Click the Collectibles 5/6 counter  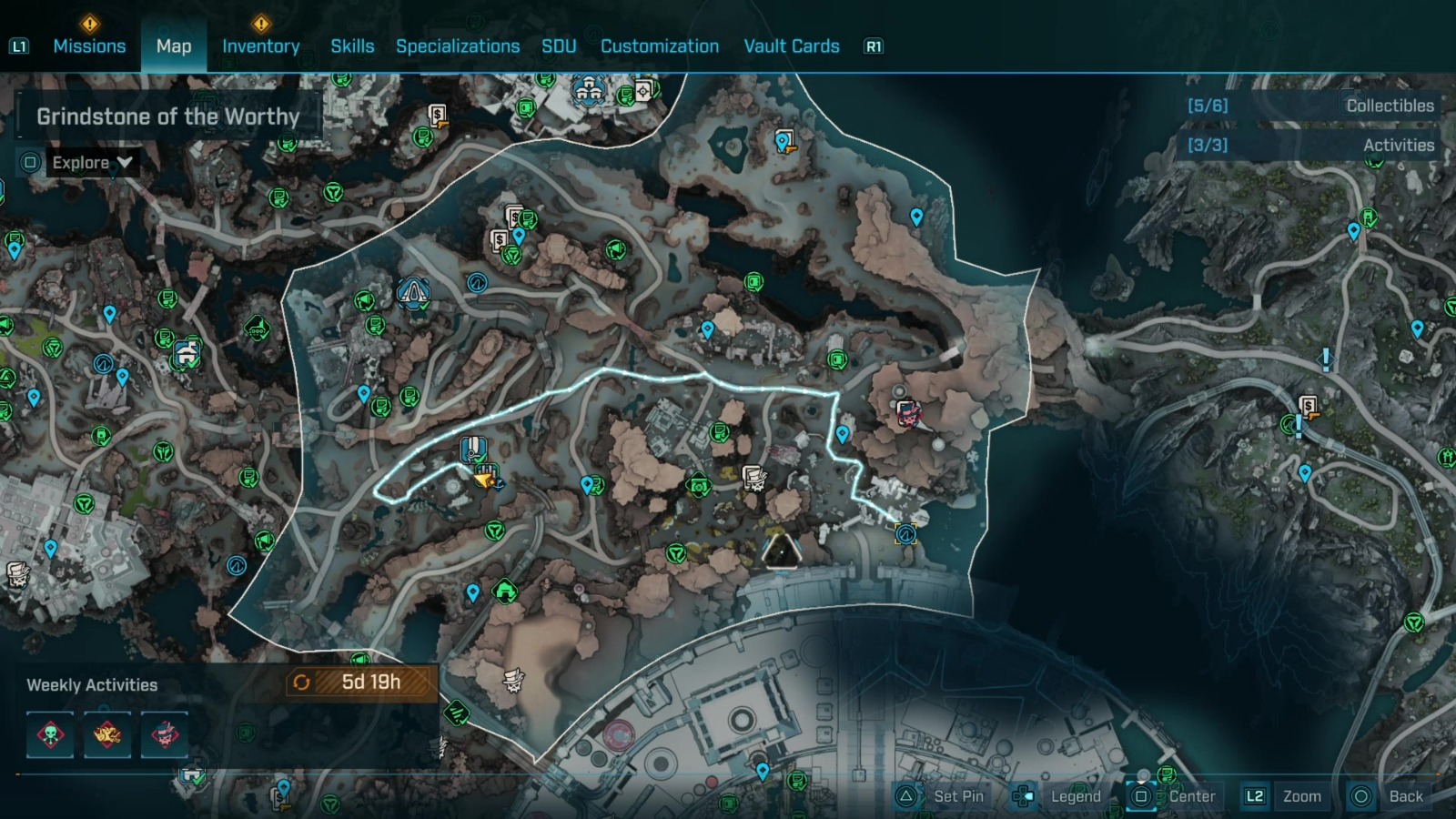coord(1207,105)
